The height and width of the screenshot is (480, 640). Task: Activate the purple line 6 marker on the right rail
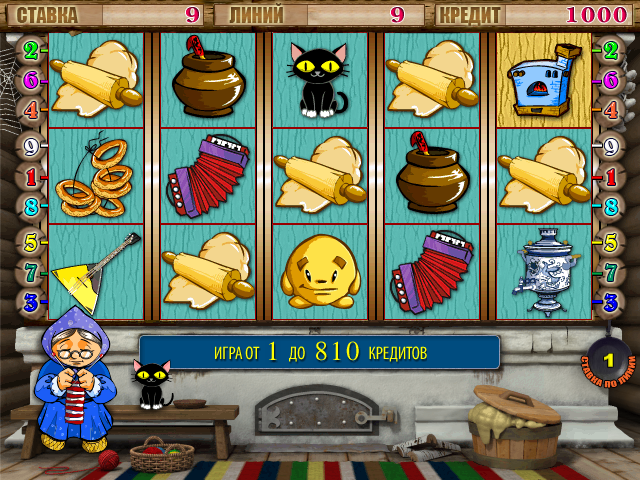[x=610, y=79]
